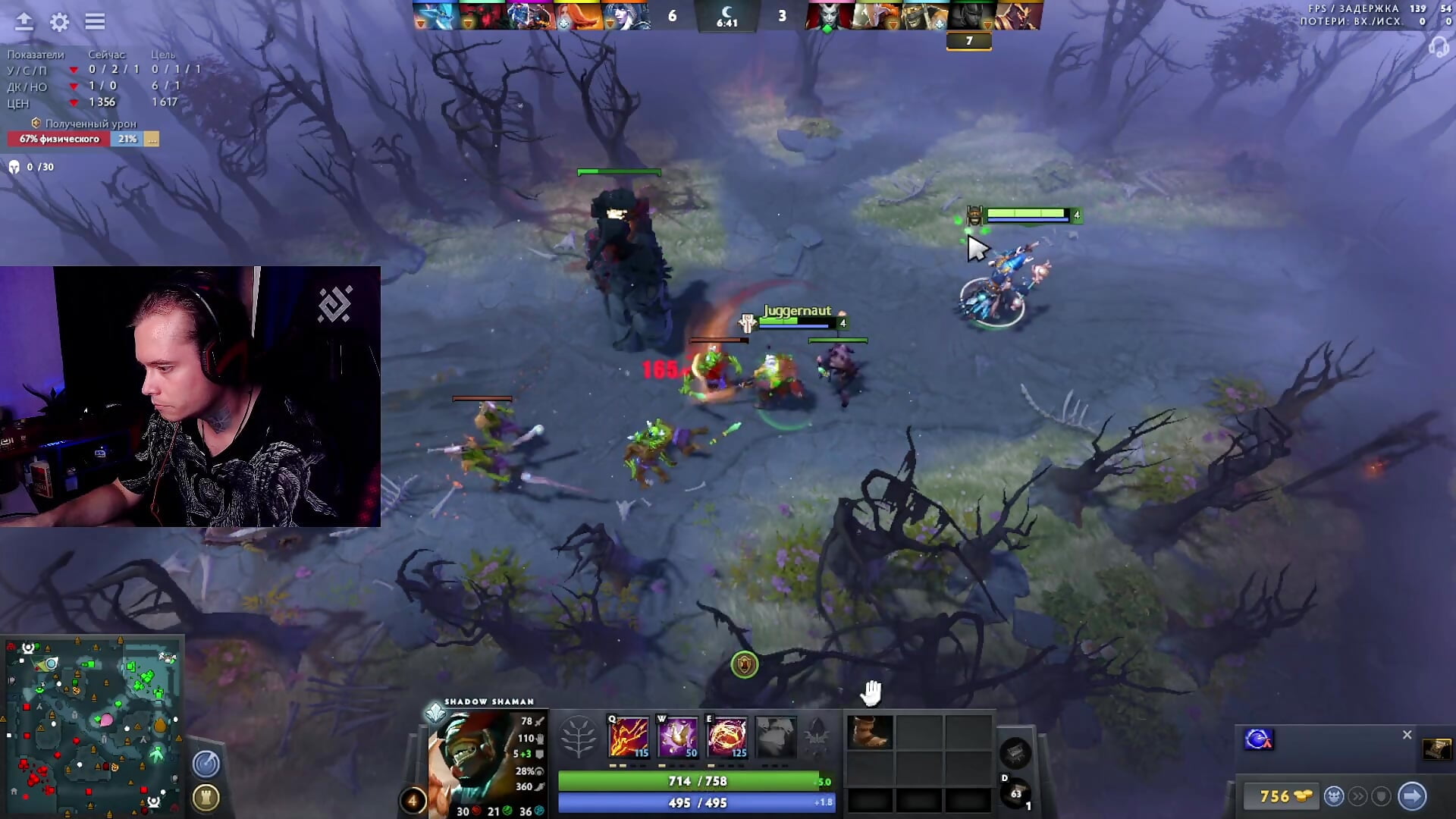Click the Boots of Speed in inventory

[x=869, y=732]
